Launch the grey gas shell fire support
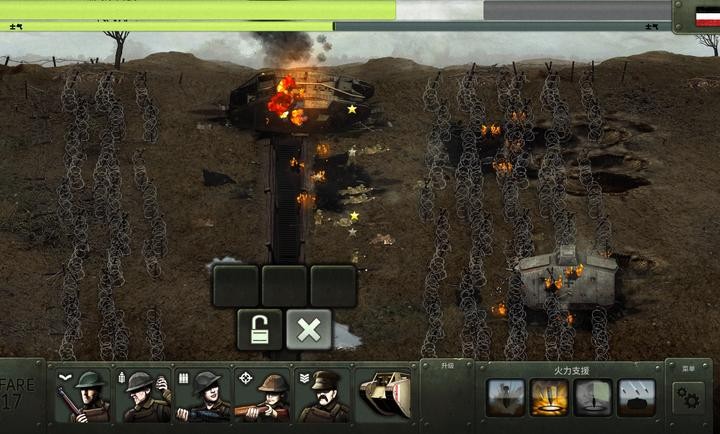720x434 pixels. pos(593,397)
